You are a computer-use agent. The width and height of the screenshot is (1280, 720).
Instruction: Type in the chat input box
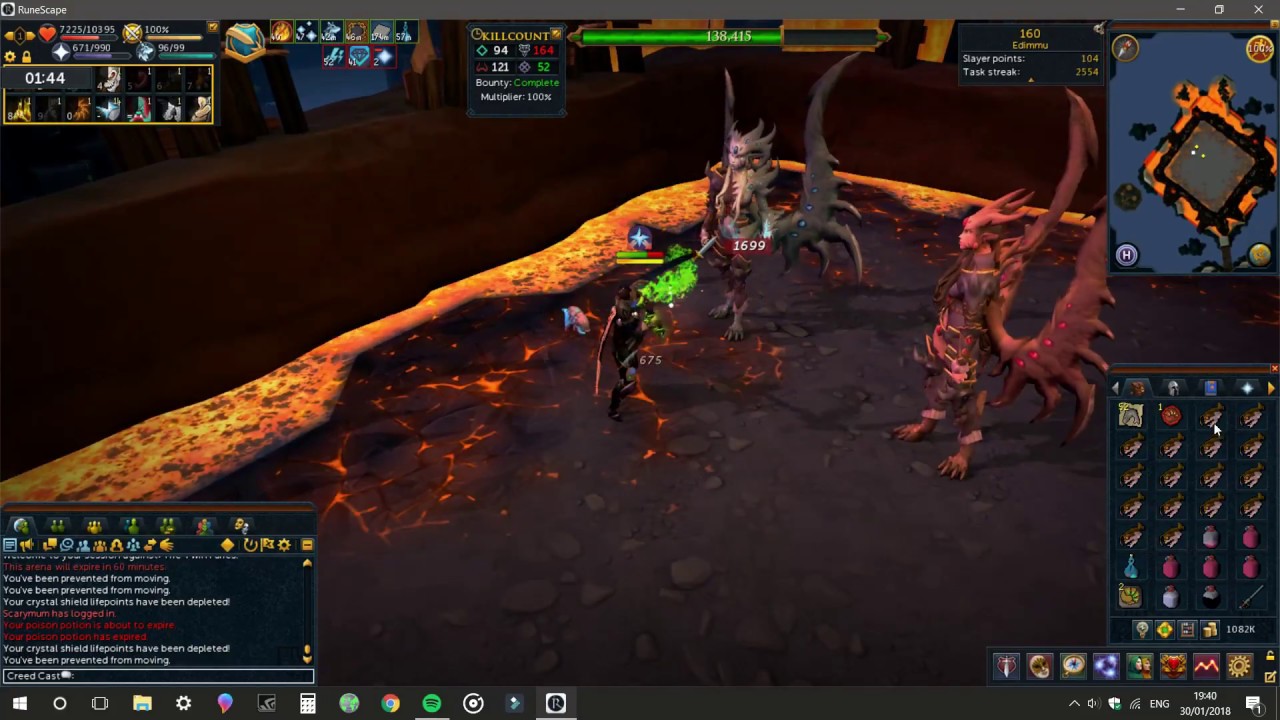180,676
